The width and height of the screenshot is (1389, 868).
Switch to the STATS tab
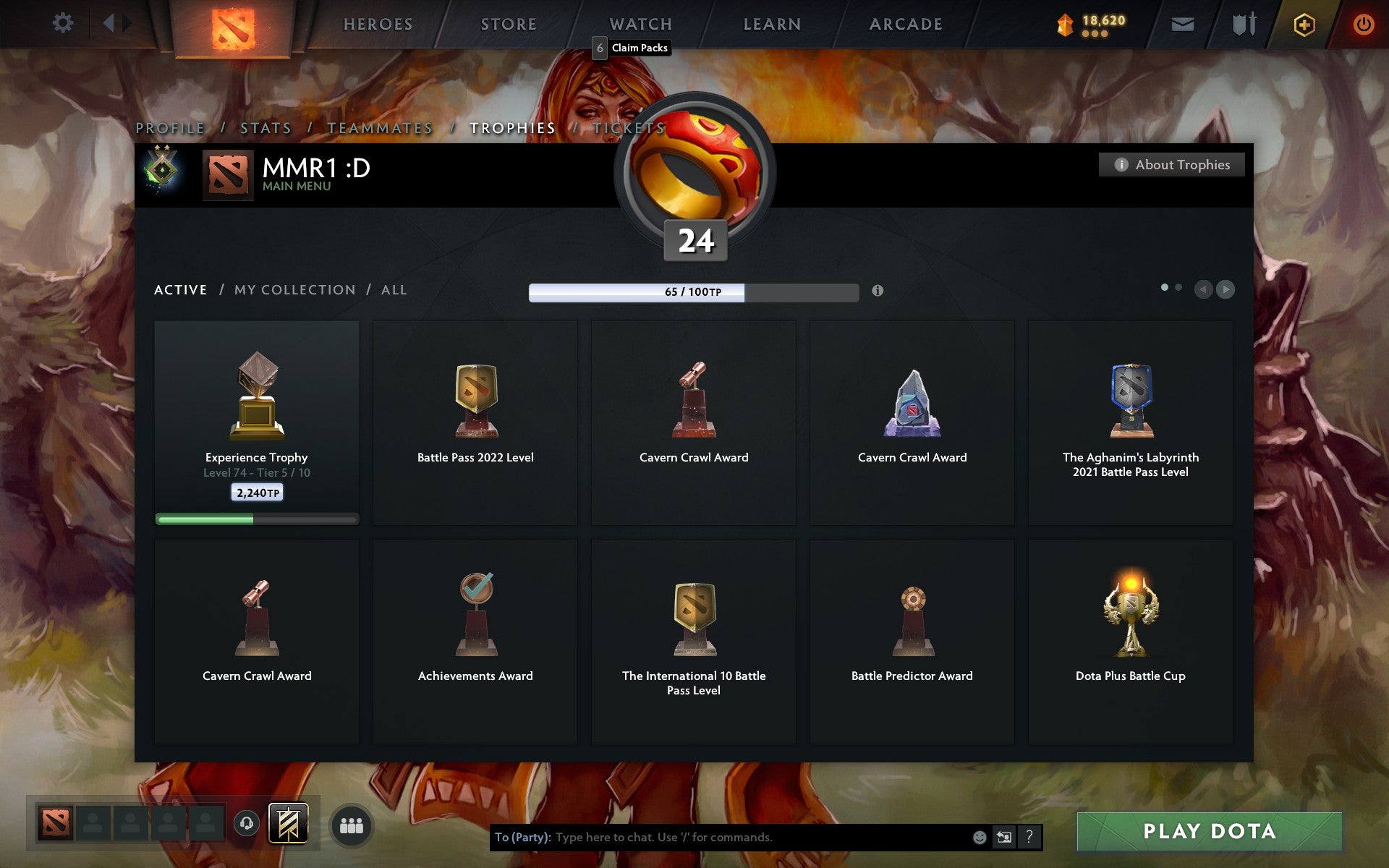tap(266, 127)
